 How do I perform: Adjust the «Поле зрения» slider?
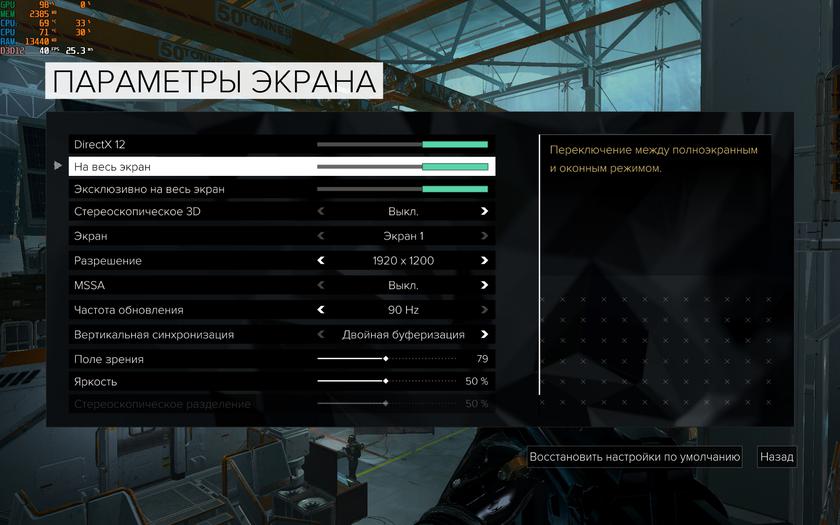(386, 358)
